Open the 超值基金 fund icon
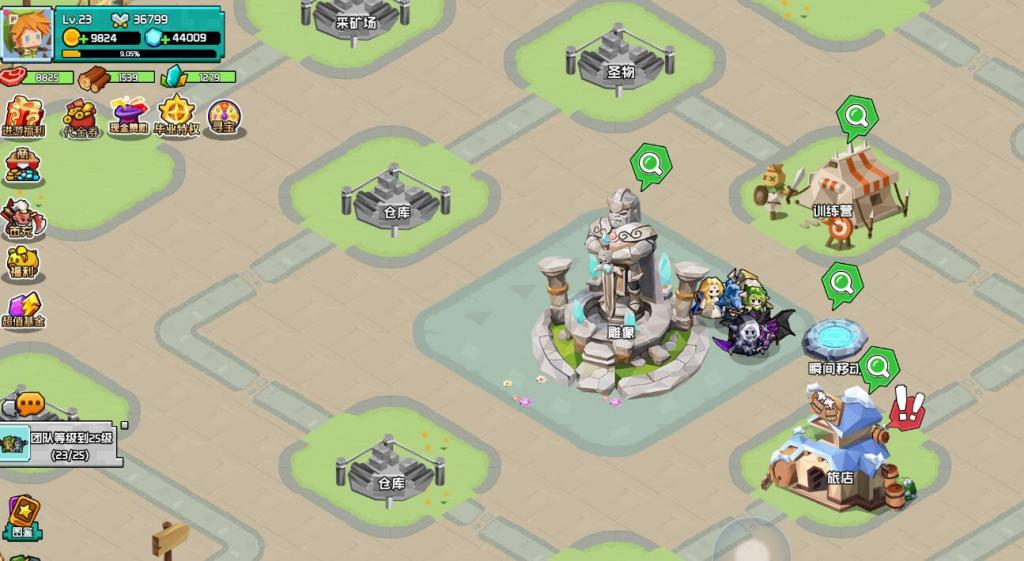 point(23,310)
